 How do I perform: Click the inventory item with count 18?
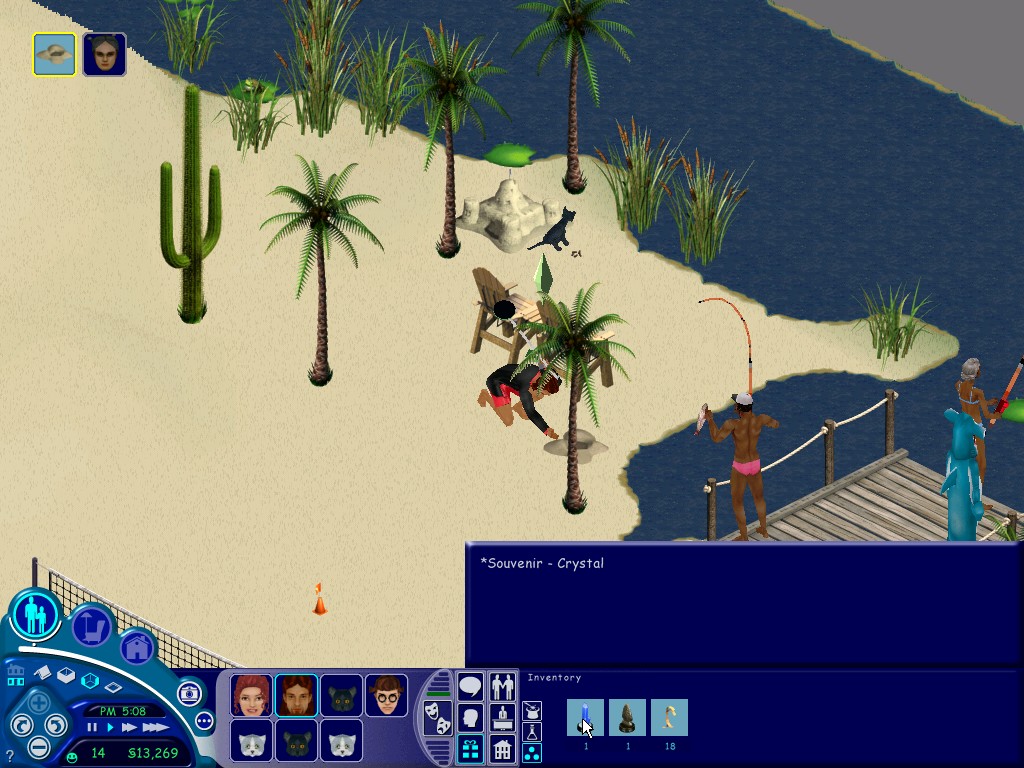pyautogui.click(x=669, y=717)
